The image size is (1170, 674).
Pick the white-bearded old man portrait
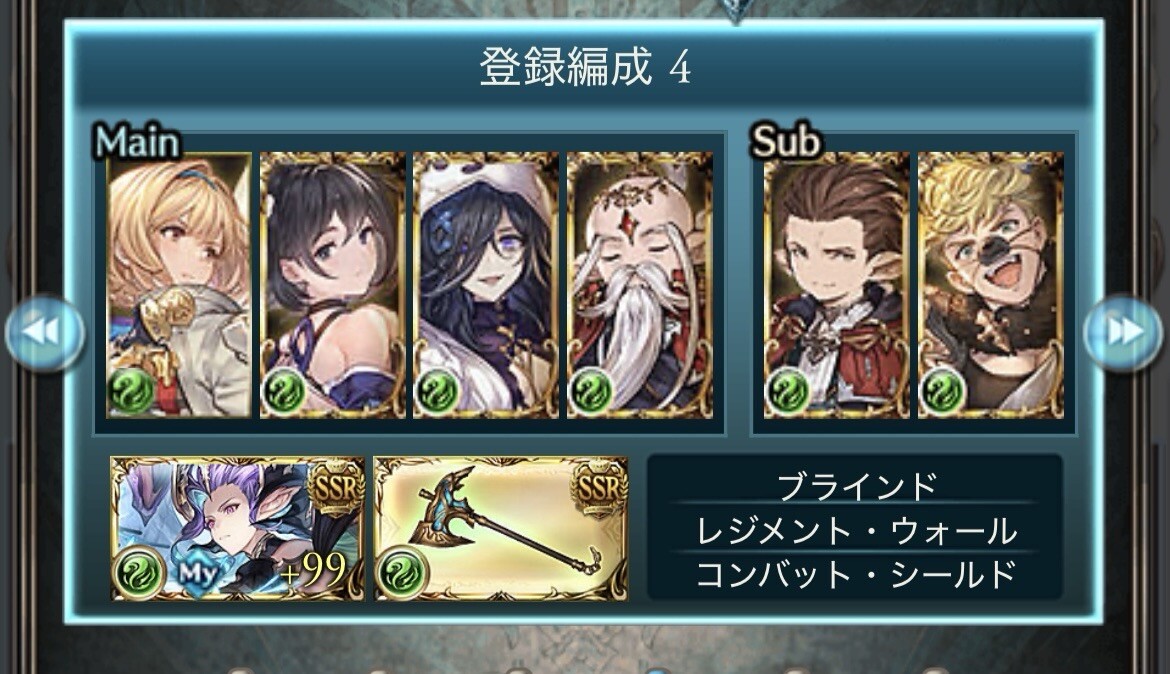click(640, 285)
